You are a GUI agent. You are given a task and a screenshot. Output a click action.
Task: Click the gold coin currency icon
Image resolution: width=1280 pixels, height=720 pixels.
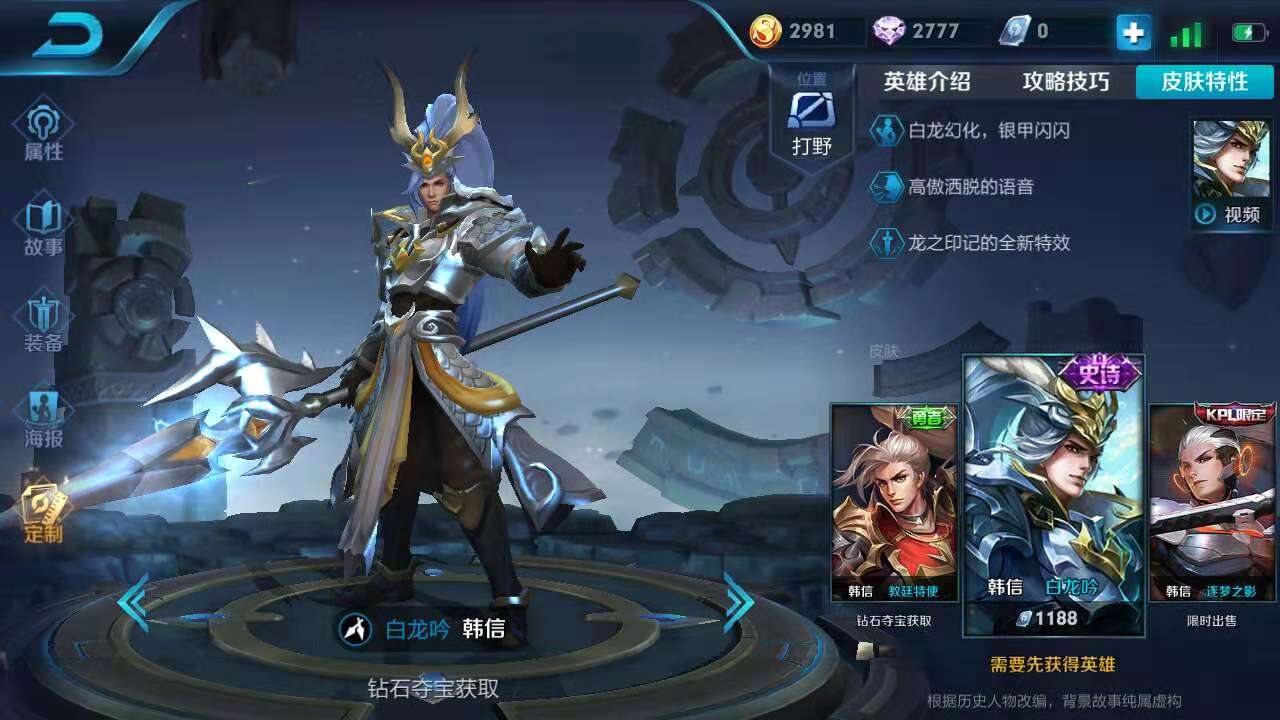pyautogui.click(x=764, y=31)
